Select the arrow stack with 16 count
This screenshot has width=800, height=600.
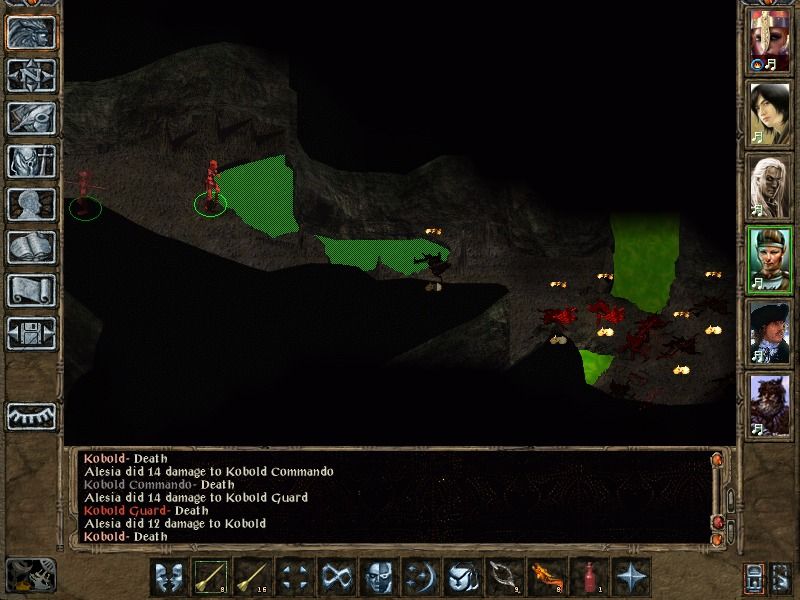coord(254,577)
